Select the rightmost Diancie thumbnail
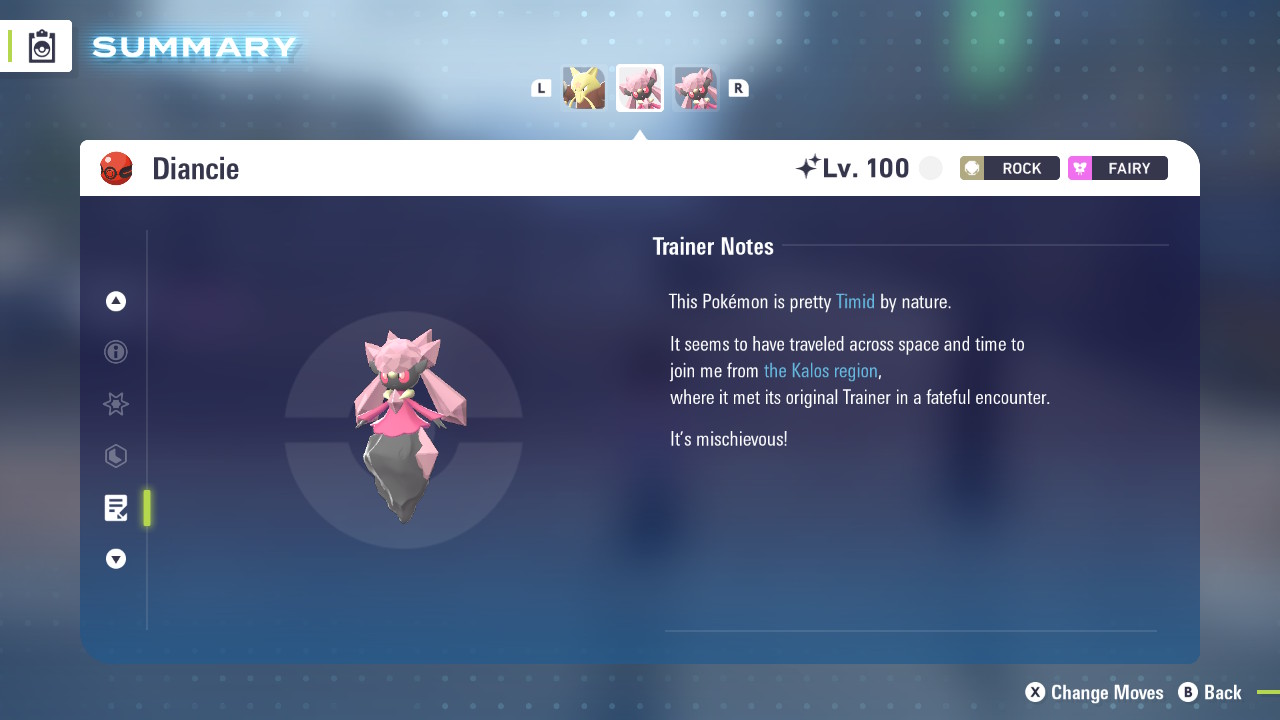 click(x=696, y=88)
